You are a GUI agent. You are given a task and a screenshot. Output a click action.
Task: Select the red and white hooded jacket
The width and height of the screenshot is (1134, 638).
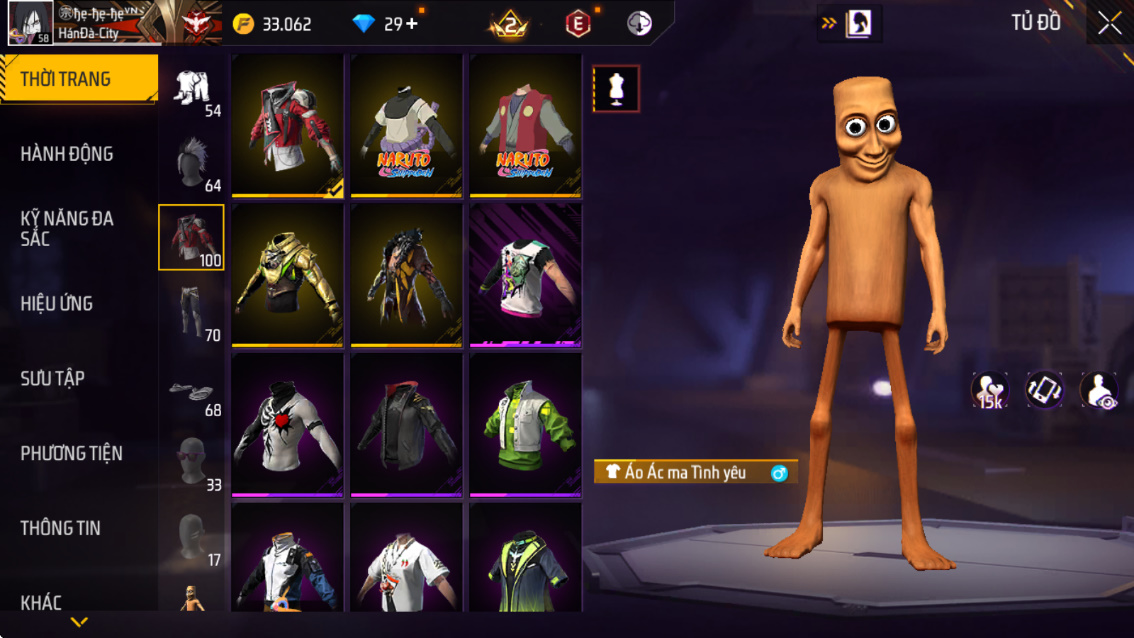288,126
